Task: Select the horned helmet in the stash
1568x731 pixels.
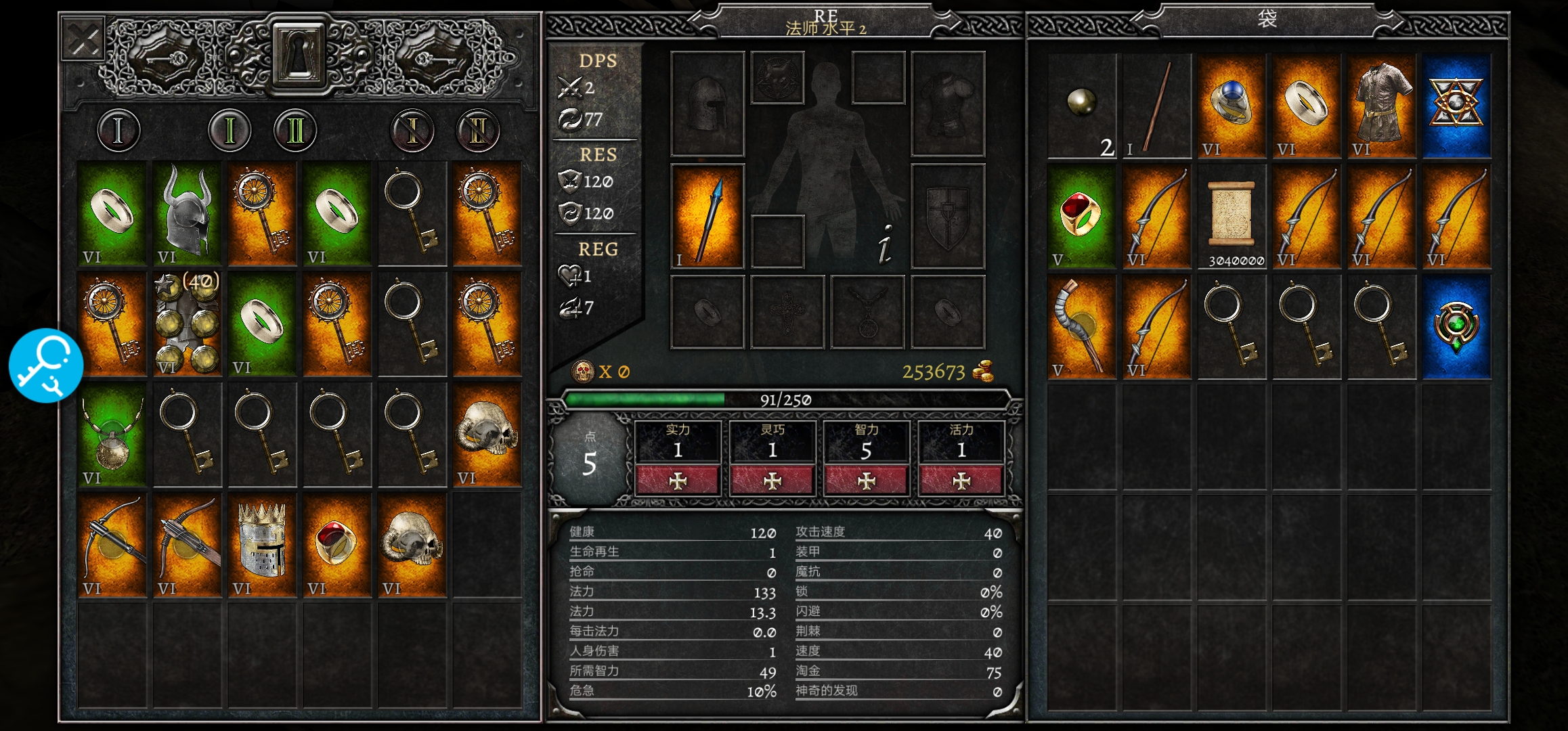Action: click(x=188, y=213)
